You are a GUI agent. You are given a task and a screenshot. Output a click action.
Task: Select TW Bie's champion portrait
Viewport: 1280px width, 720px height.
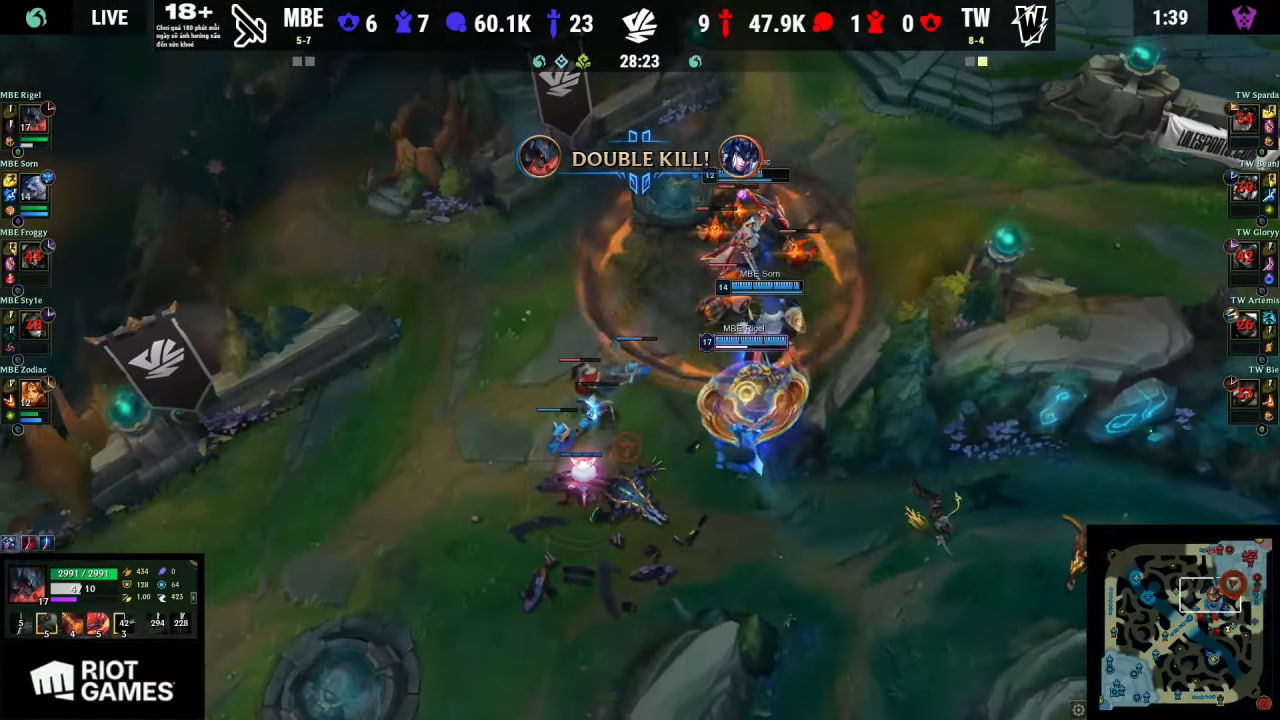coord(1245,393)
